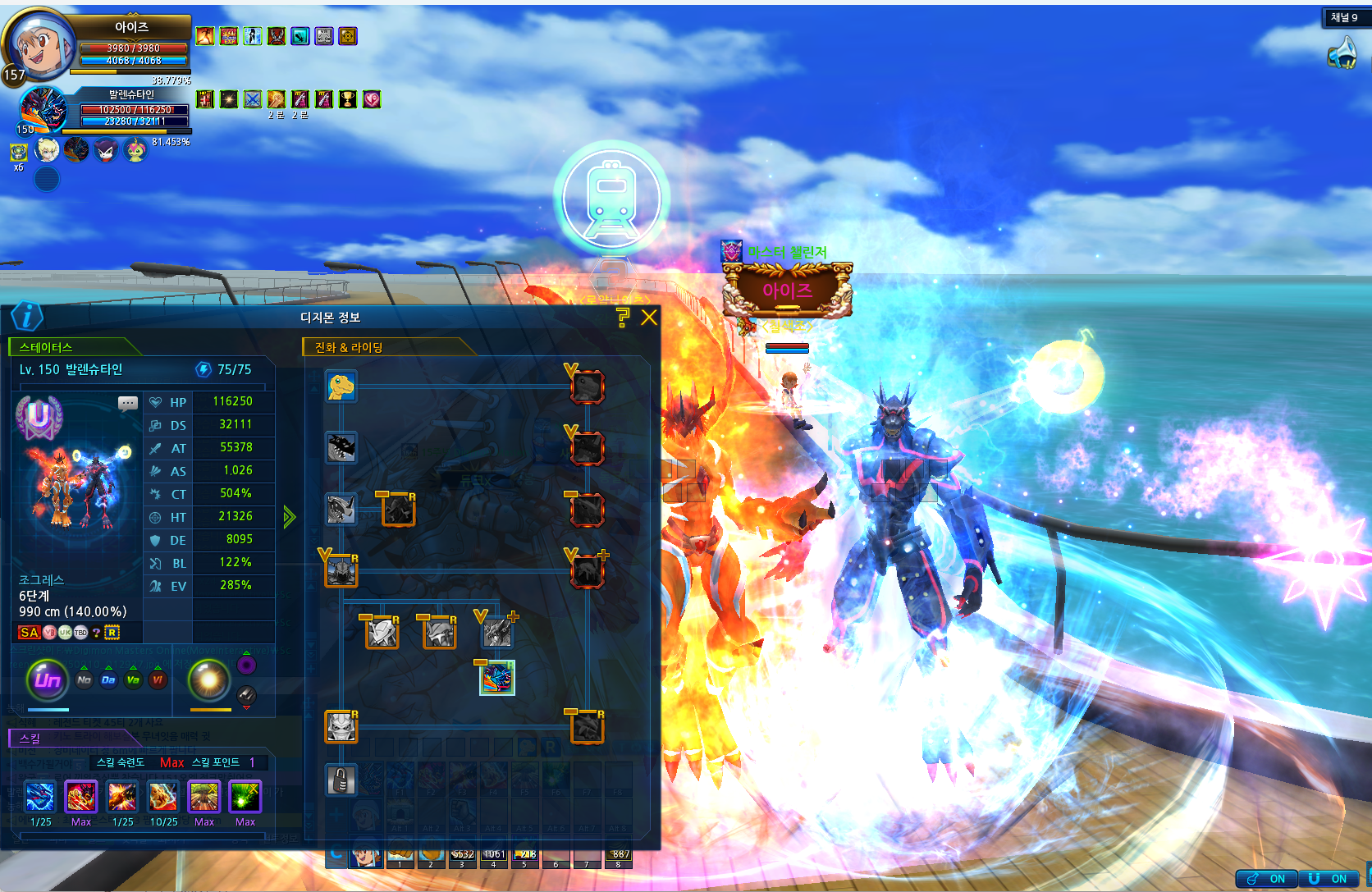Open the yellow question mark help

click(623, 318)
